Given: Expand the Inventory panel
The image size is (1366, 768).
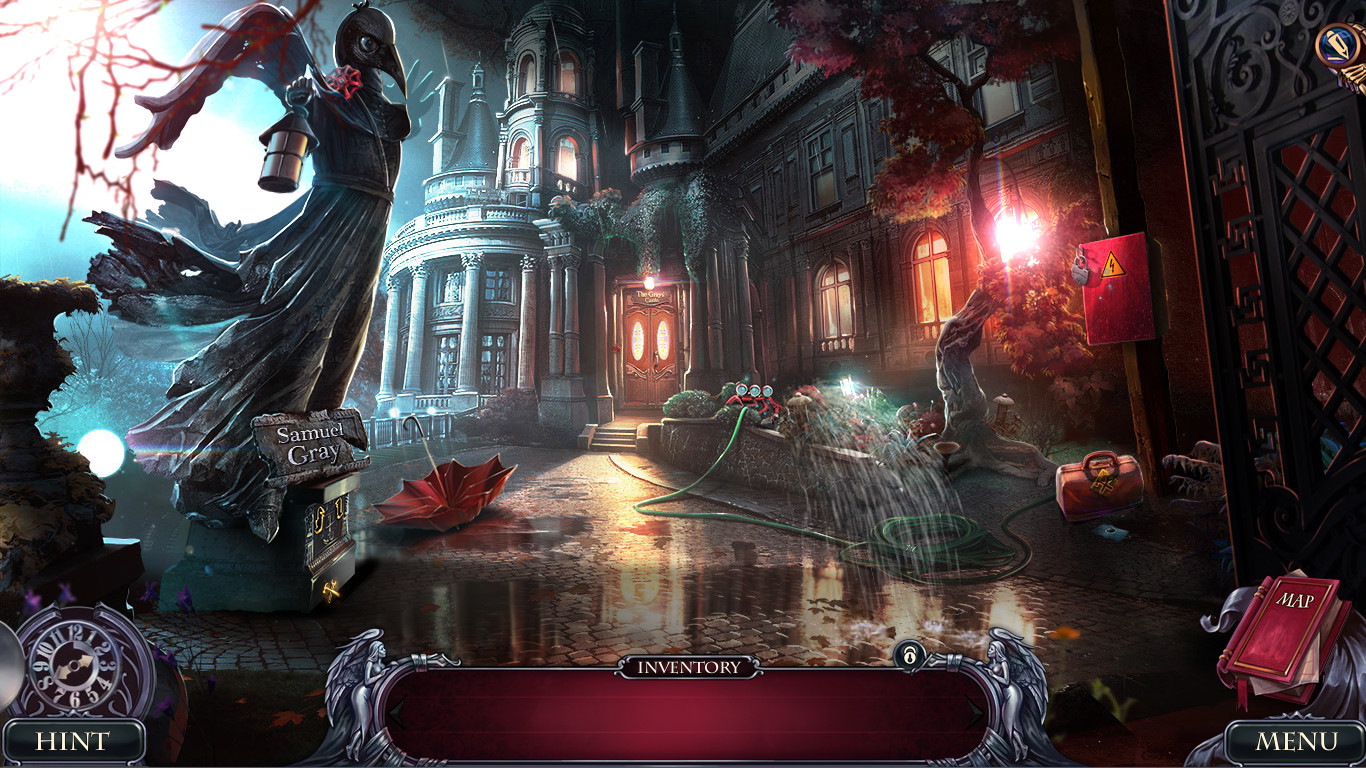Looking at the screenshot, I should point(683,712).
